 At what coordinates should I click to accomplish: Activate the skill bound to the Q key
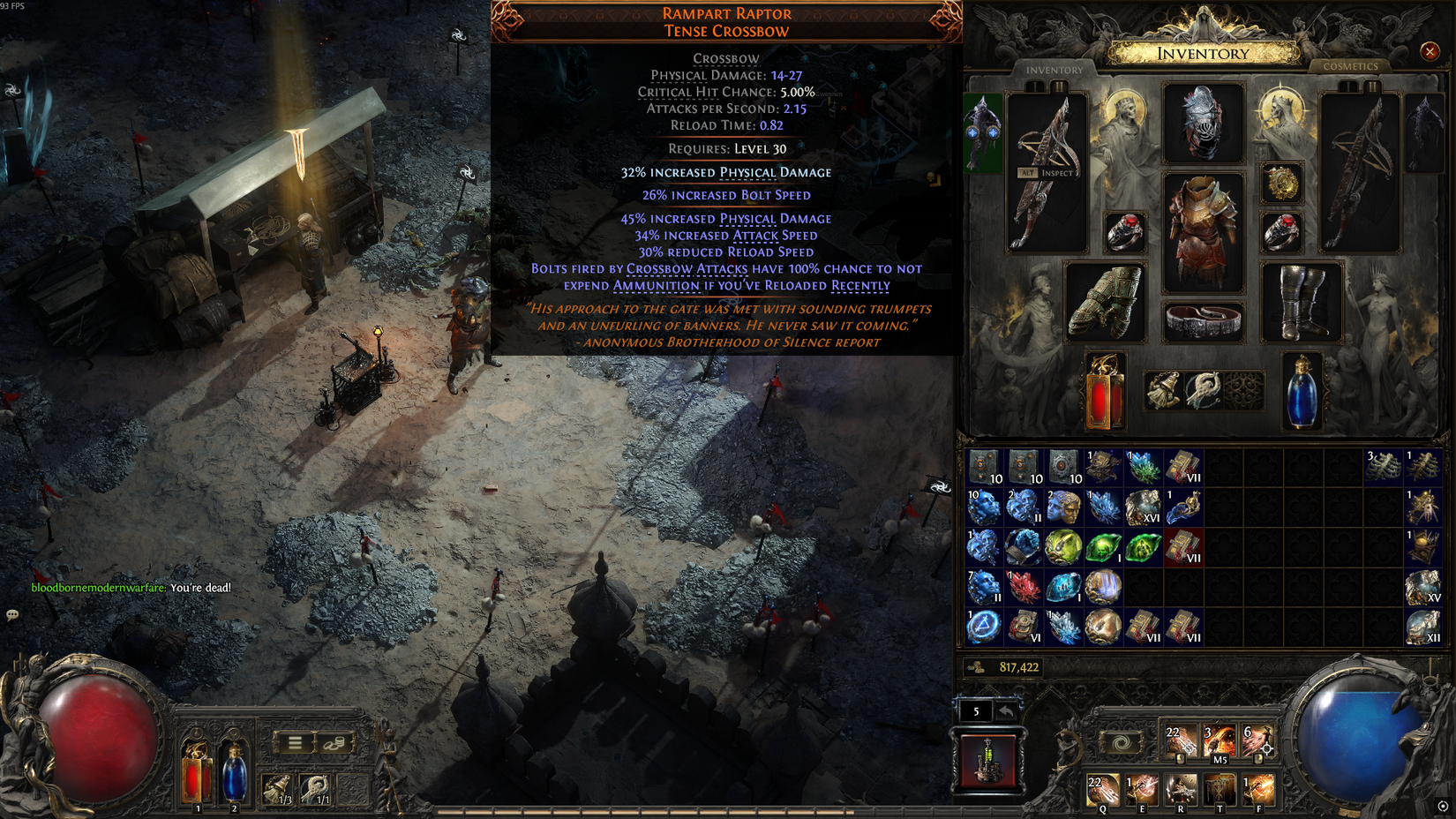click(1103, 788)
